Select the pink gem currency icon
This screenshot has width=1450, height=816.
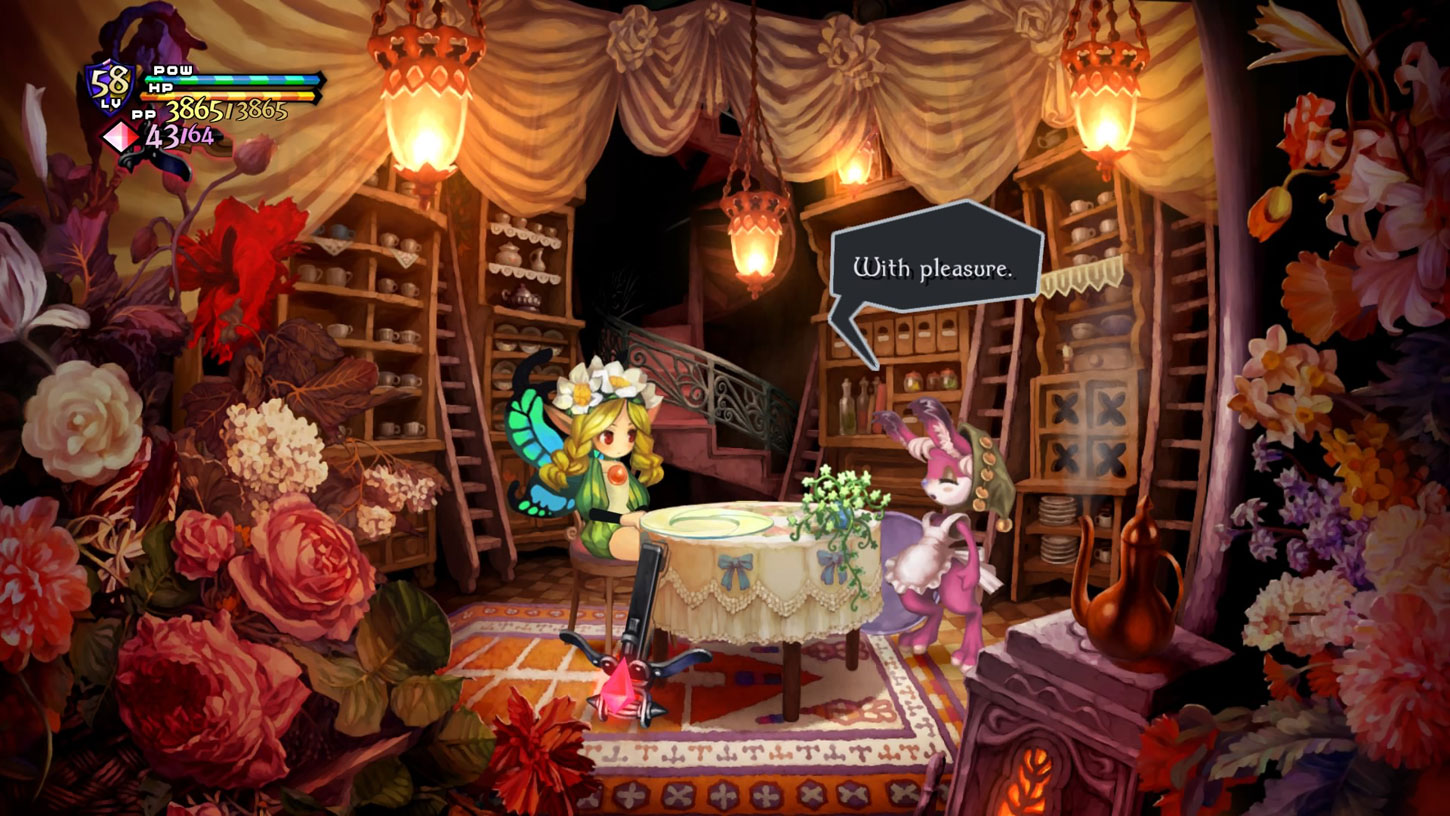coord(119,135)
